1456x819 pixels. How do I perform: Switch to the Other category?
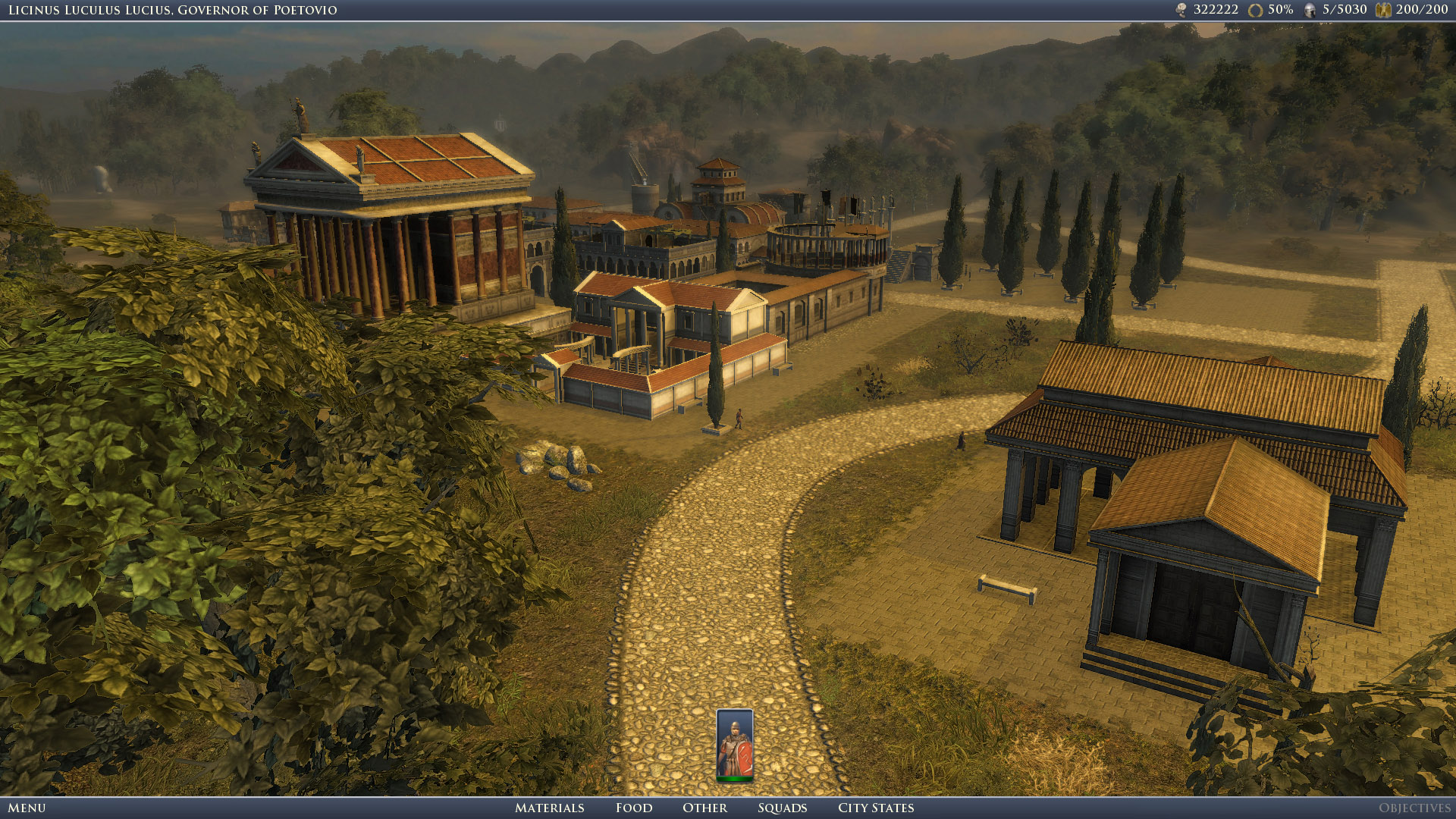(704, 808)
